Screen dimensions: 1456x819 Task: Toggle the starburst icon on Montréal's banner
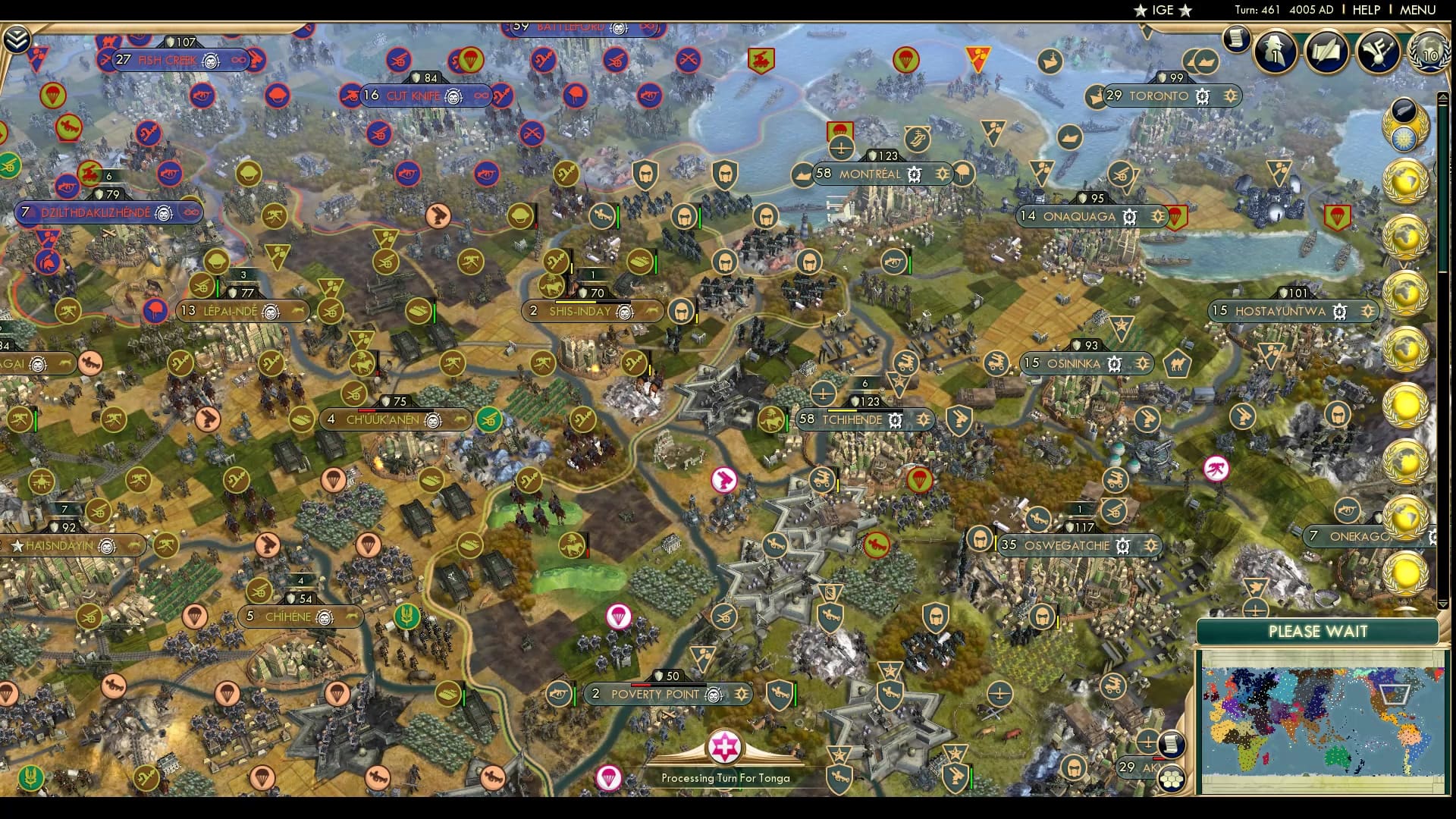pyautogui.click(x=943, y=174)
